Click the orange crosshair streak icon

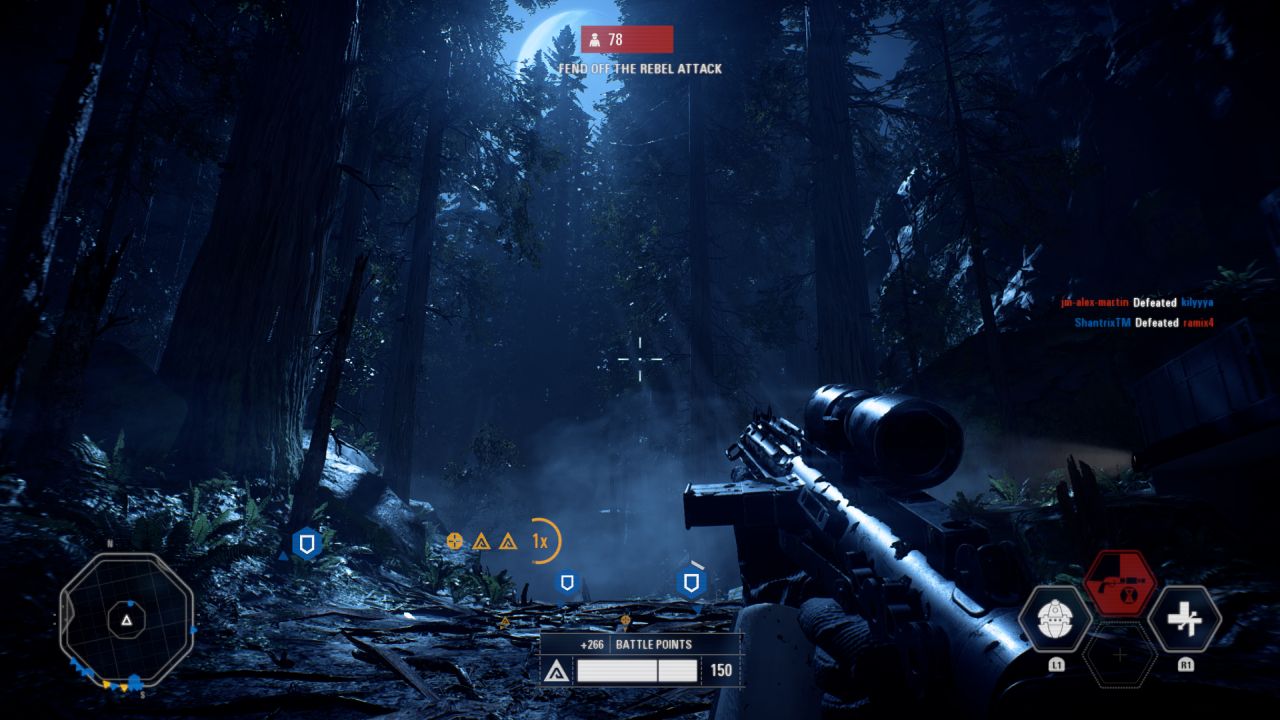tap(455, 541)
